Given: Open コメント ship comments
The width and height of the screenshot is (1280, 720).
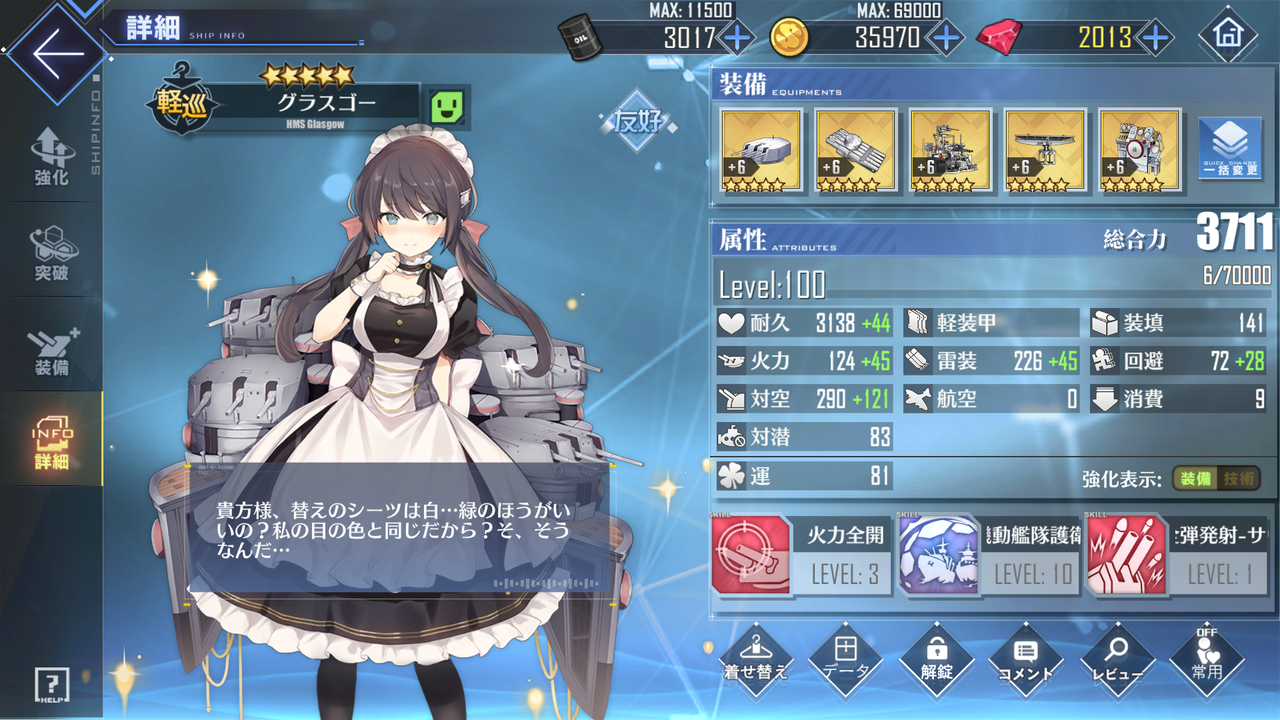Looking at the screenshot, I should pyautogui.click(x=1027, y=658).
